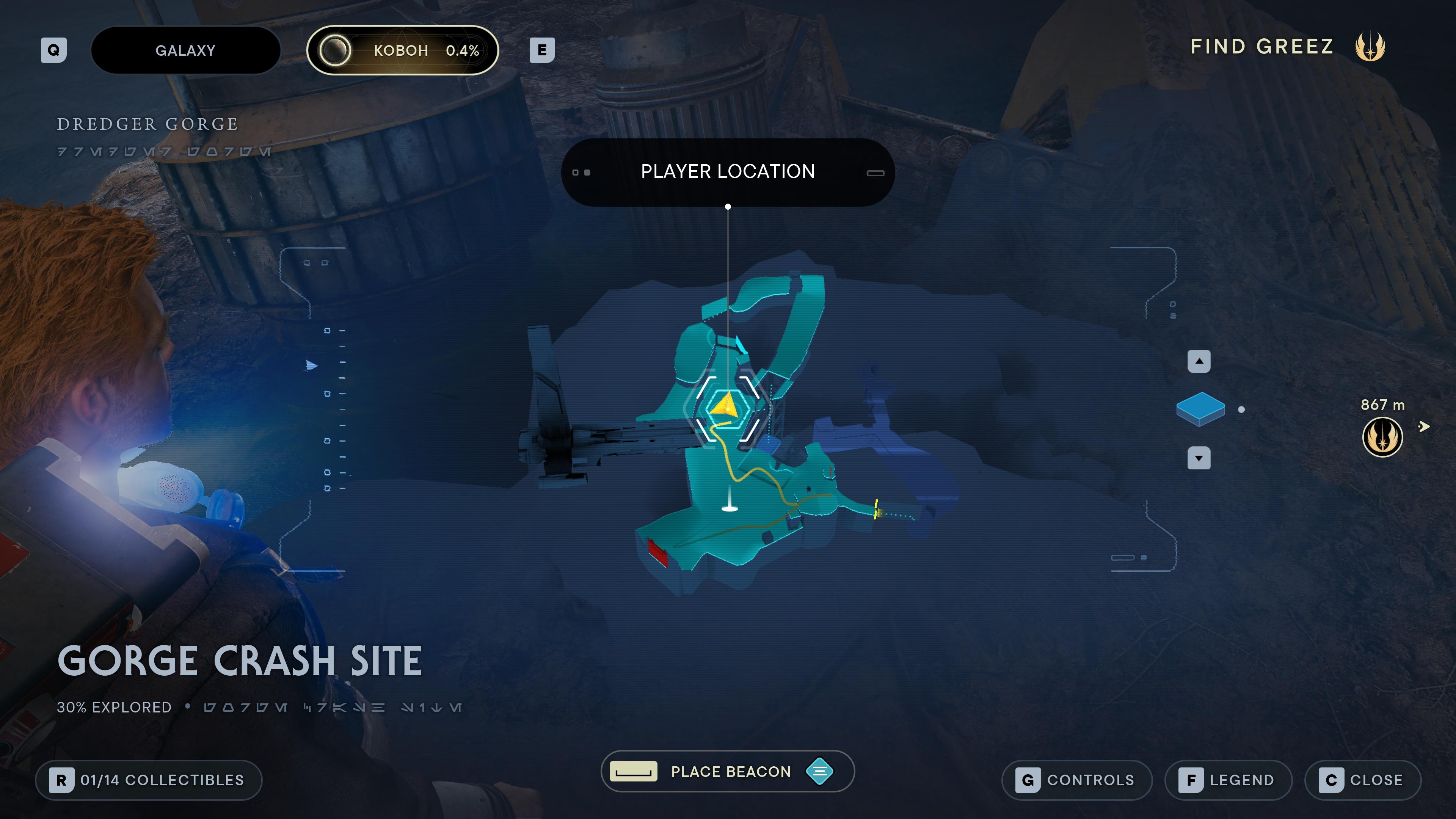Click the E key prompt beside Koboh

pyautogui.click(x=543, y=50)
